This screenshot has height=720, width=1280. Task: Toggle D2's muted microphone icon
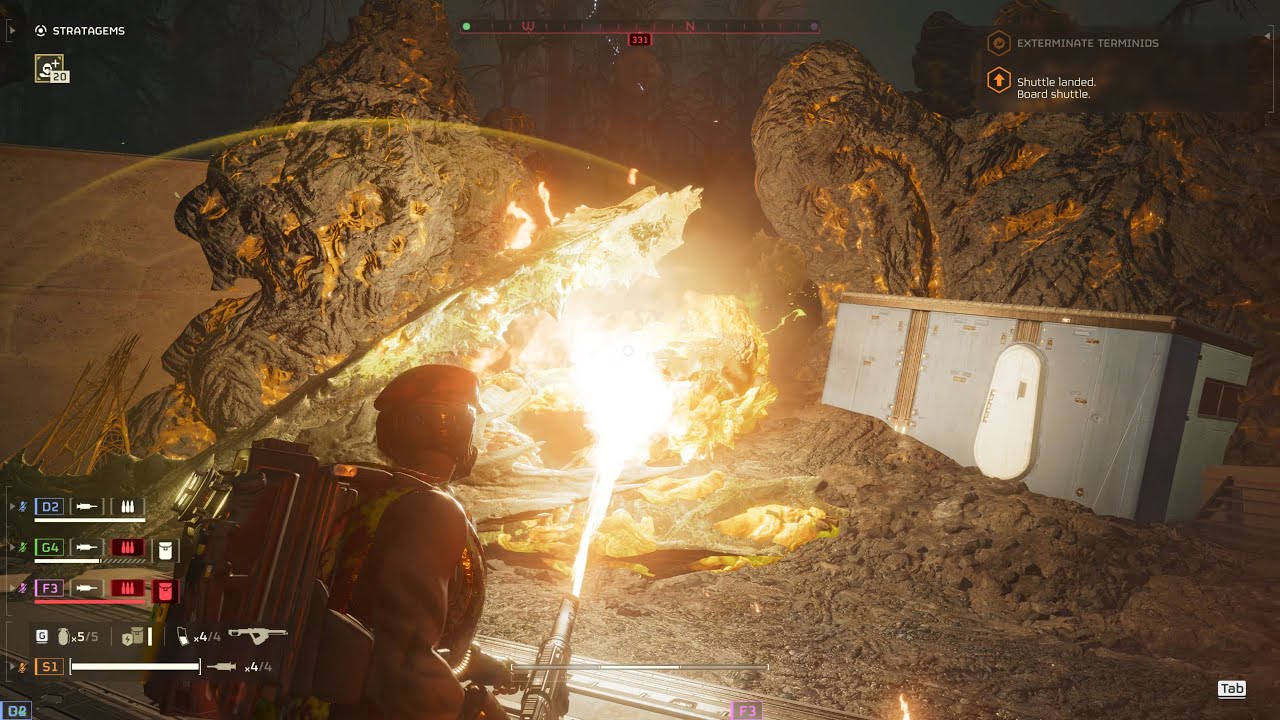(23, 507)
